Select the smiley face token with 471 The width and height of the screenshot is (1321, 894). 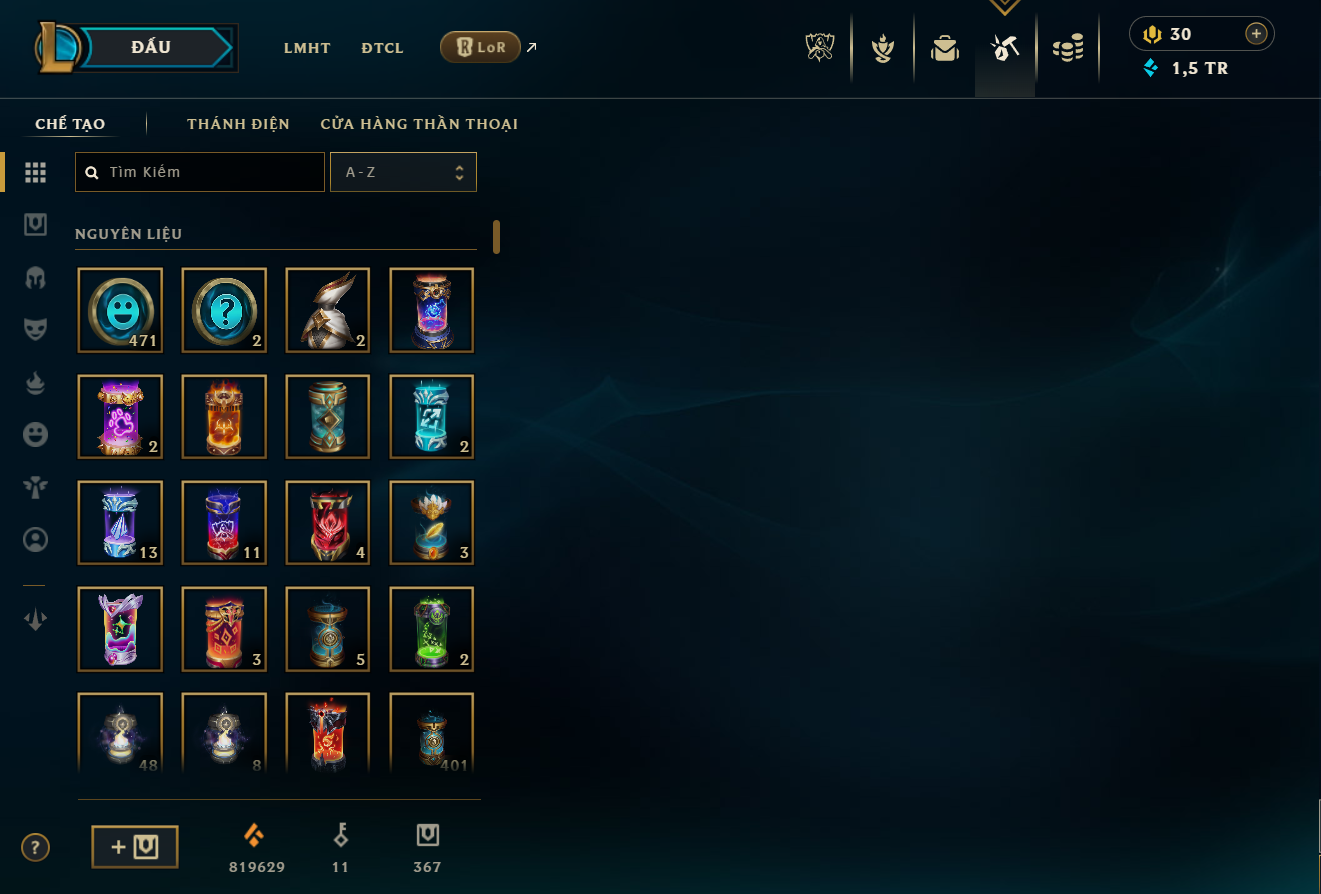[x=120, y=310]
